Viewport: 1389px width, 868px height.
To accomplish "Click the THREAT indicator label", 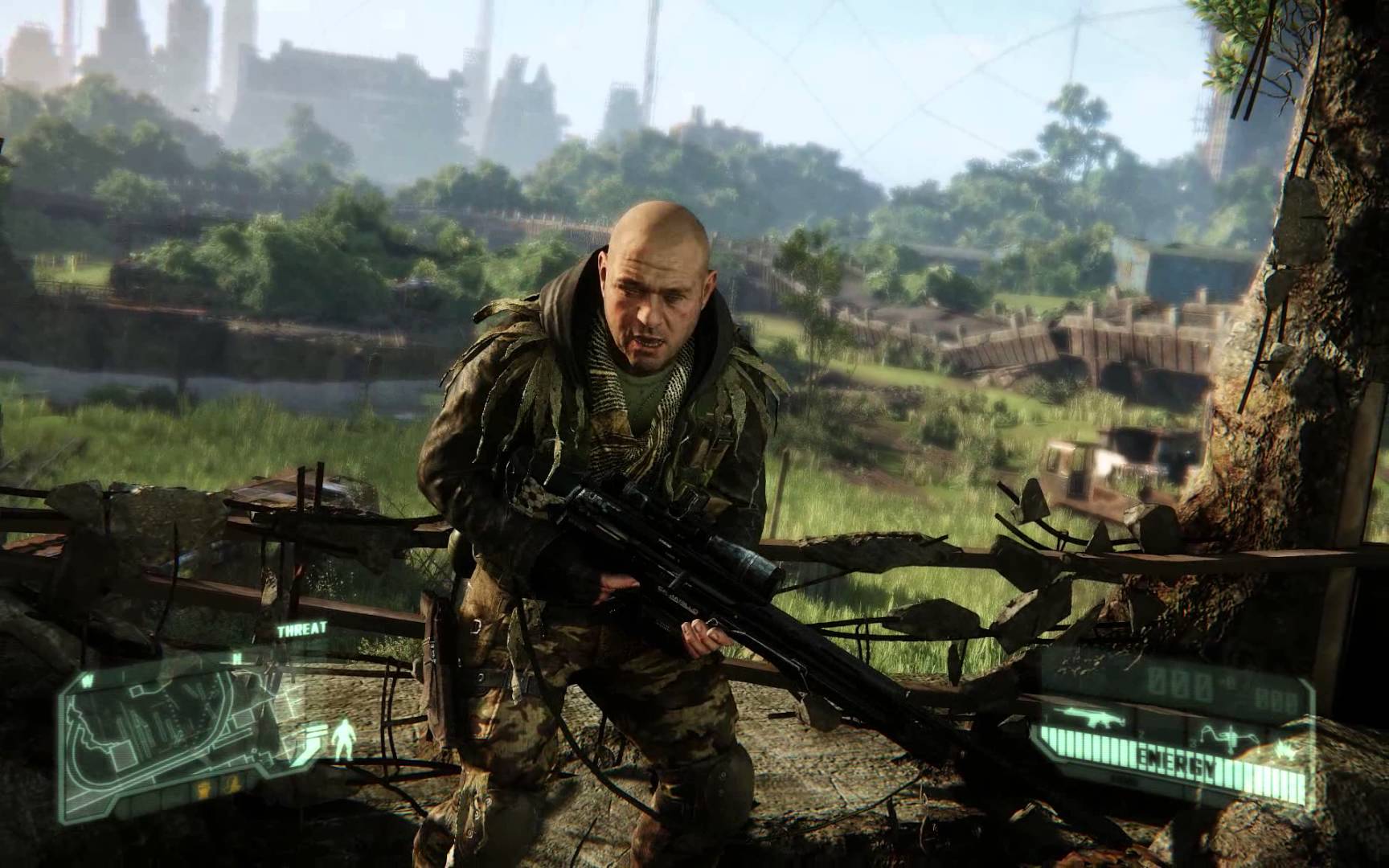I will pos(301,630).
